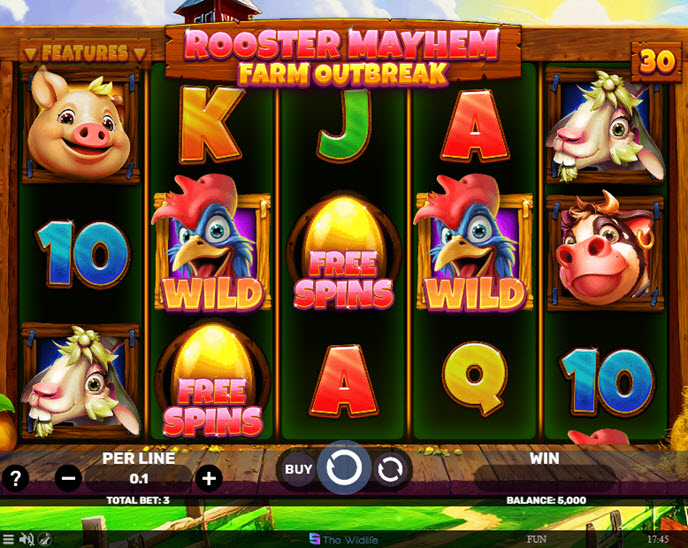Viewport: 688px width, 548px height.
Task: Increase the per line bet
Action: (x=208, y=478)
